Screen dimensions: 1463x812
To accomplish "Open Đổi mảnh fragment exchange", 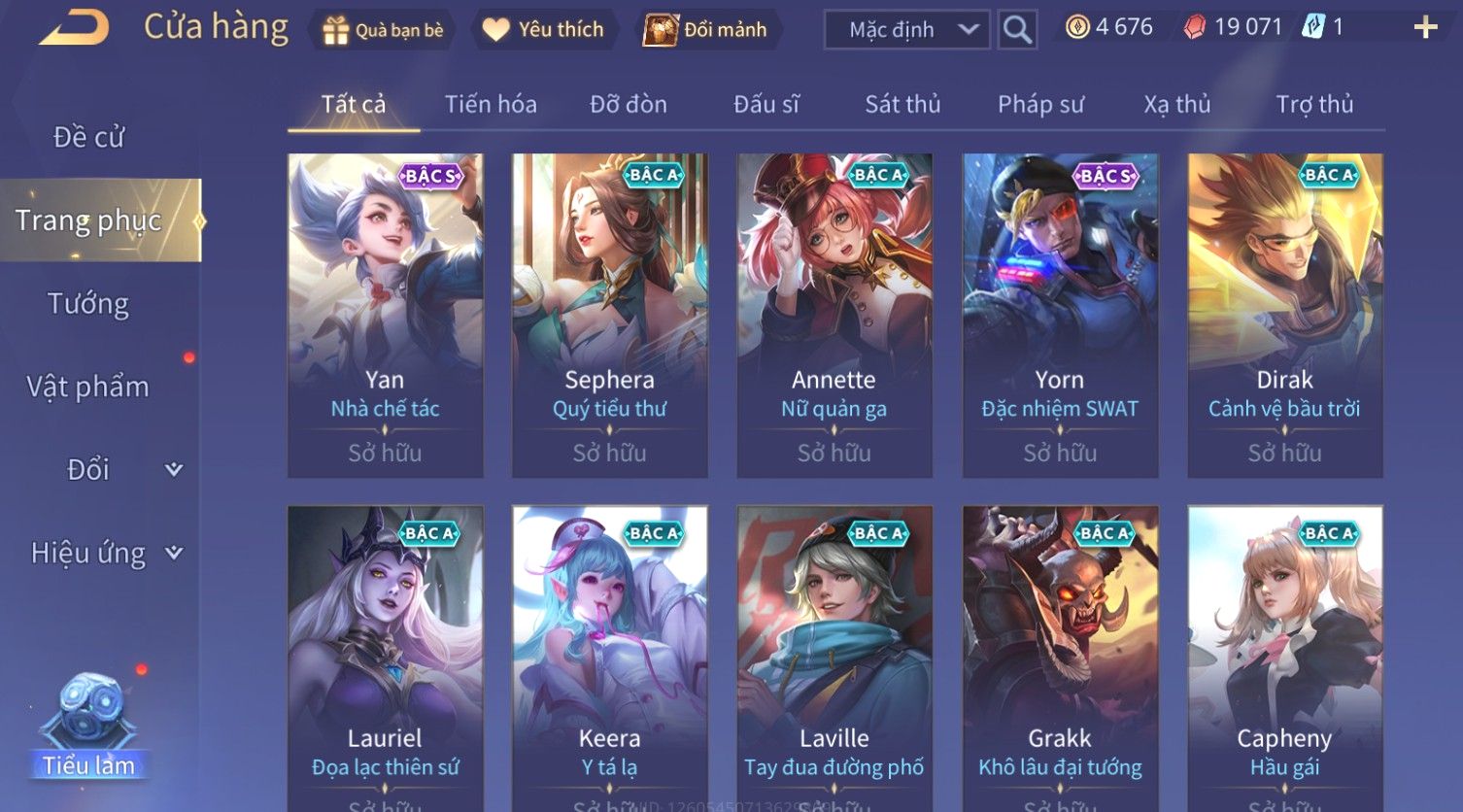I will click(706, 30).
